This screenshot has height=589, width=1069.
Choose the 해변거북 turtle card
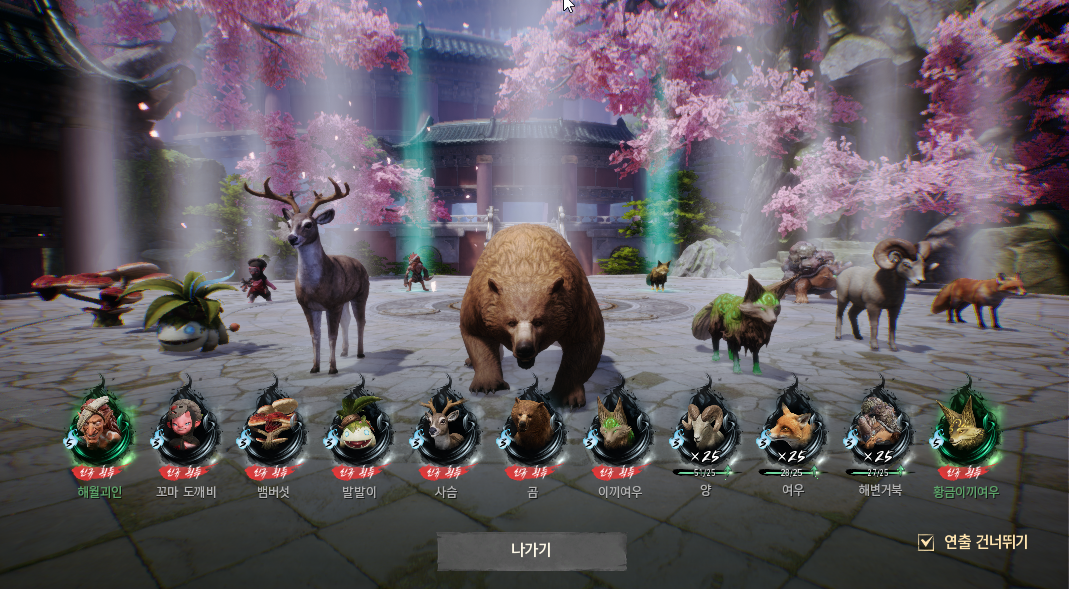click(878, 424)
